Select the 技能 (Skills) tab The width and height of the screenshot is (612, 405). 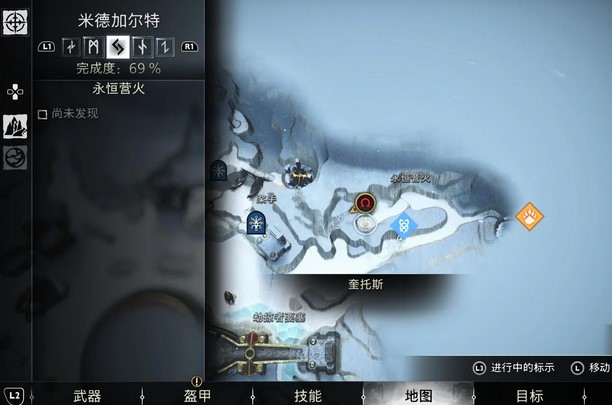click(307, 395)
